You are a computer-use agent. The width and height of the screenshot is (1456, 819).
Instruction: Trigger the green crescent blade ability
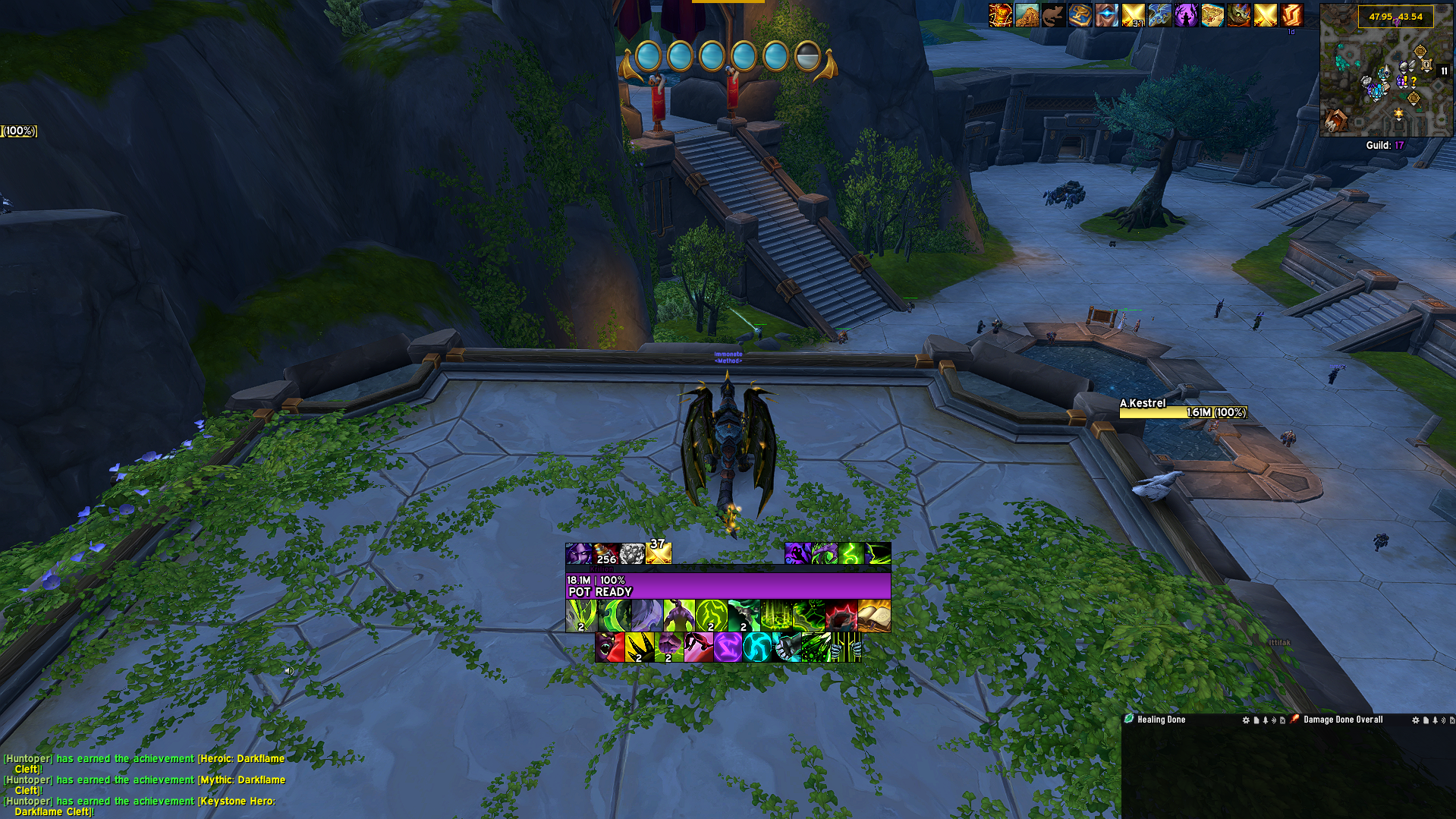(x=615, y=616)
